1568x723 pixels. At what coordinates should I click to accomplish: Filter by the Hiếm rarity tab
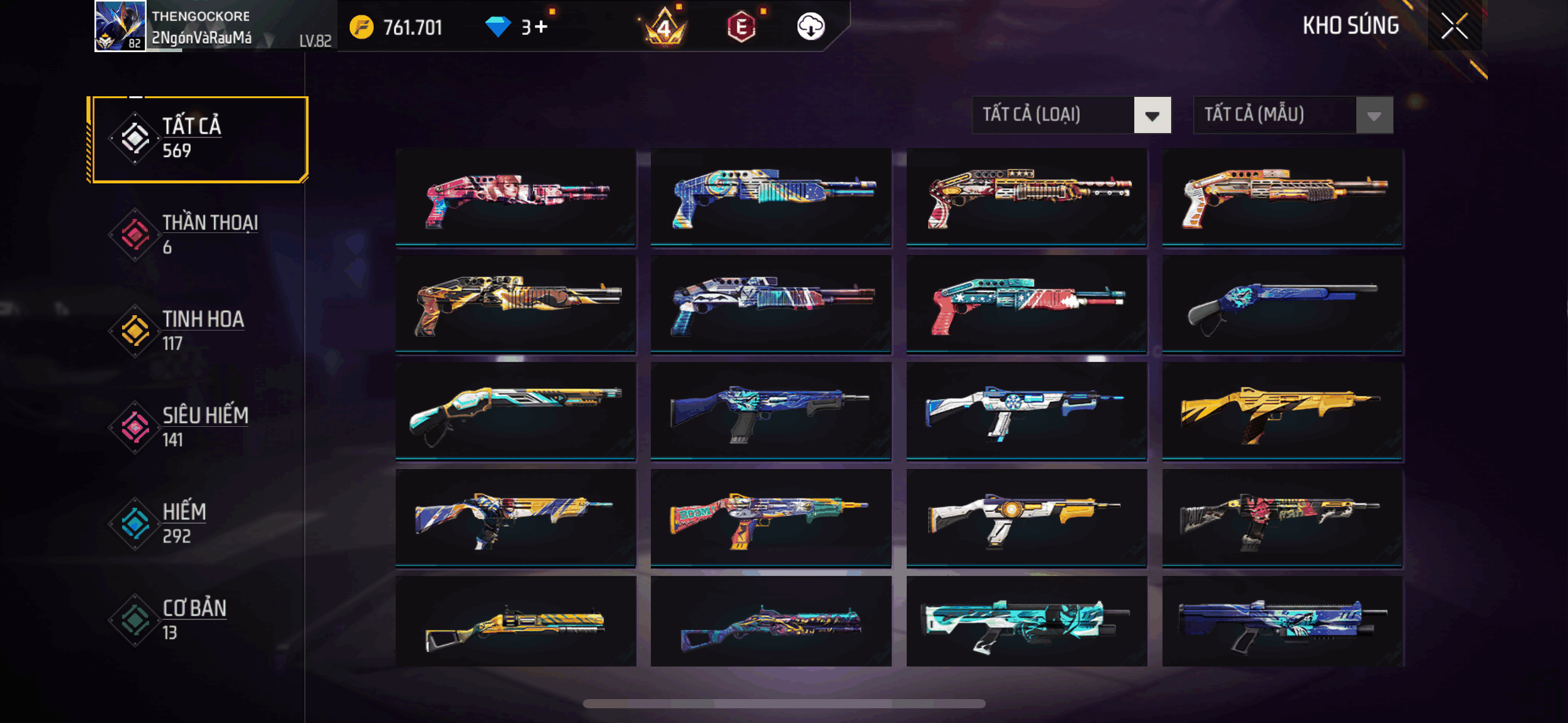pyautogui.click(x=198, y=524)
